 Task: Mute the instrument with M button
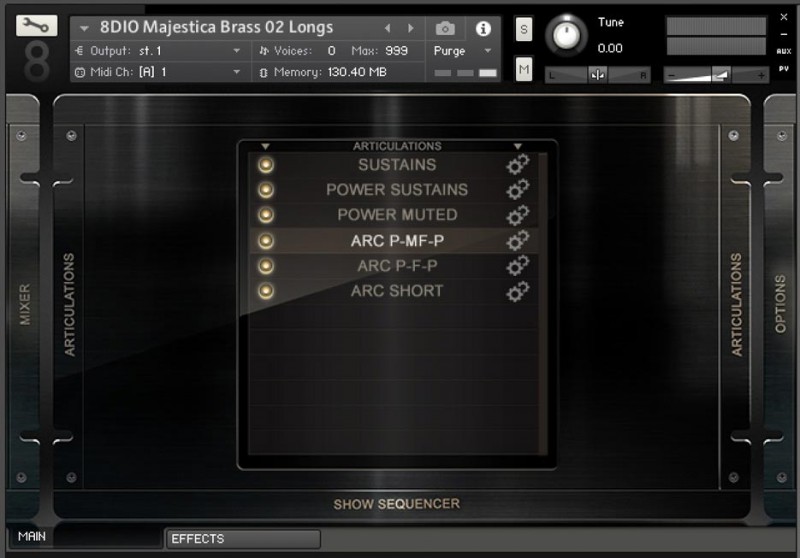pyautogui.click(x=524, y=68)
